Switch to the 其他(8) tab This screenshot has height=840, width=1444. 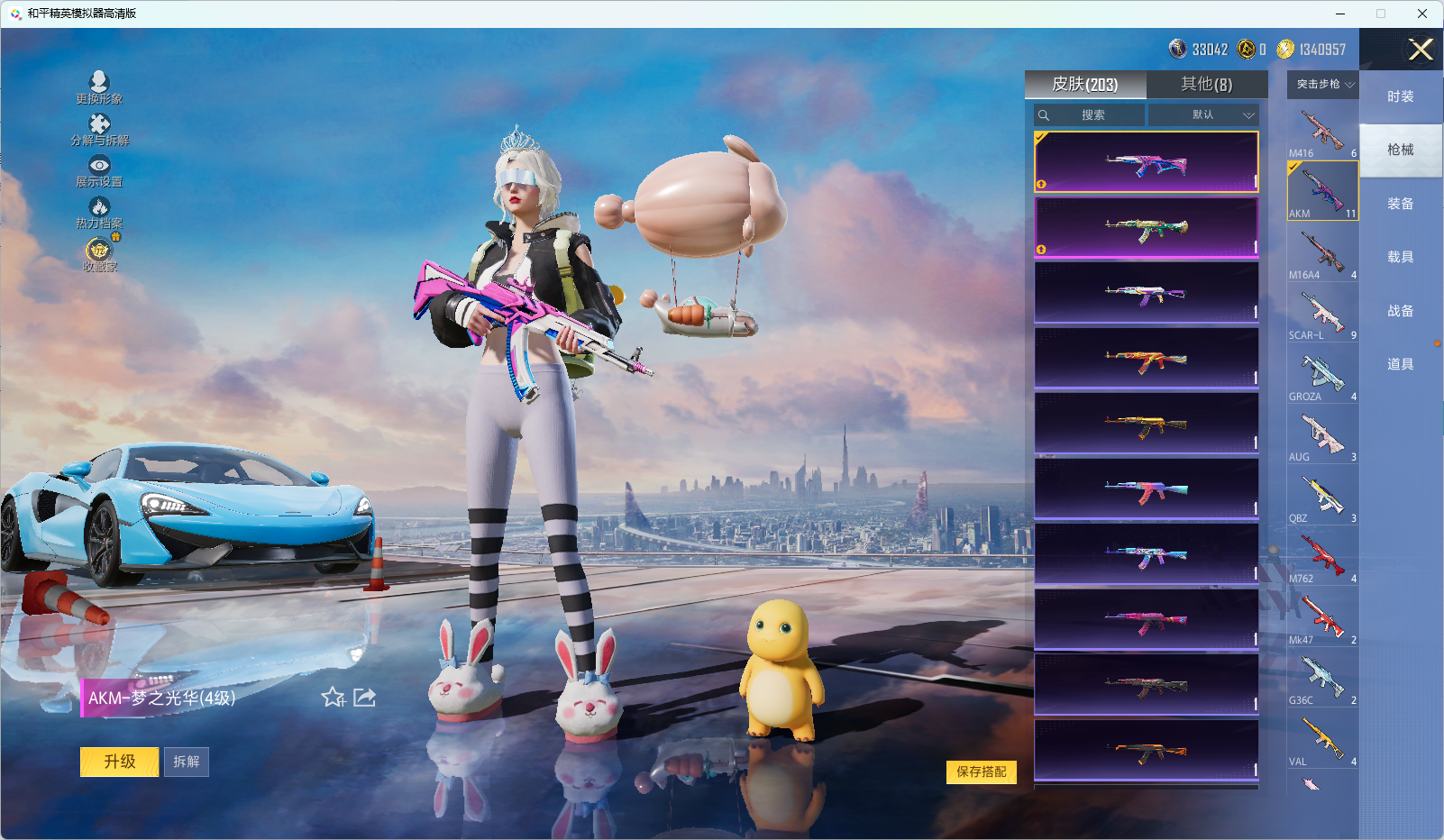point(1206,84)
